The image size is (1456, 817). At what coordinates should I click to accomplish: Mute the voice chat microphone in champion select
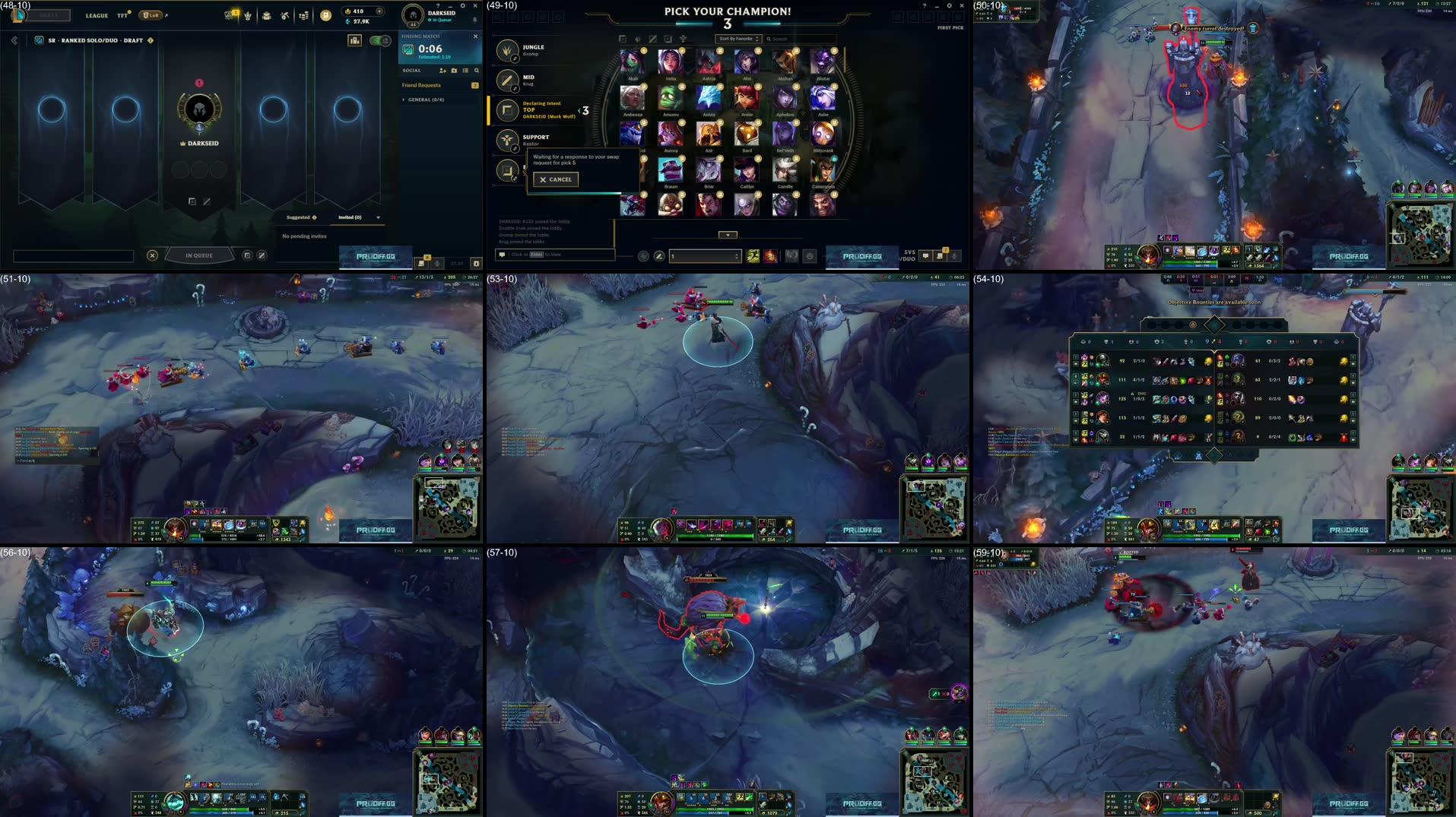(954, 256)
